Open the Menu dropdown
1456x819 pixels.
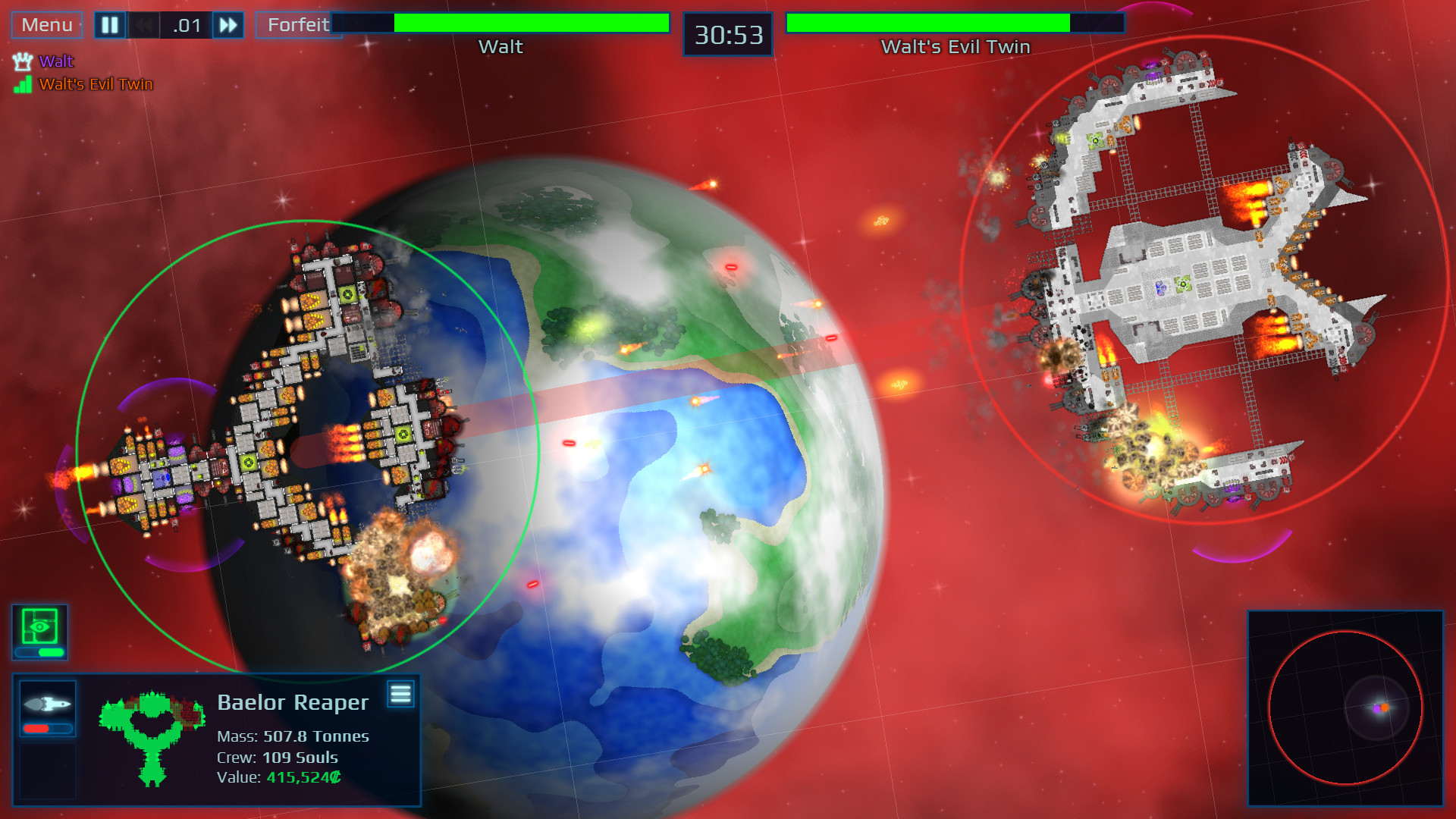coord(46,24)
